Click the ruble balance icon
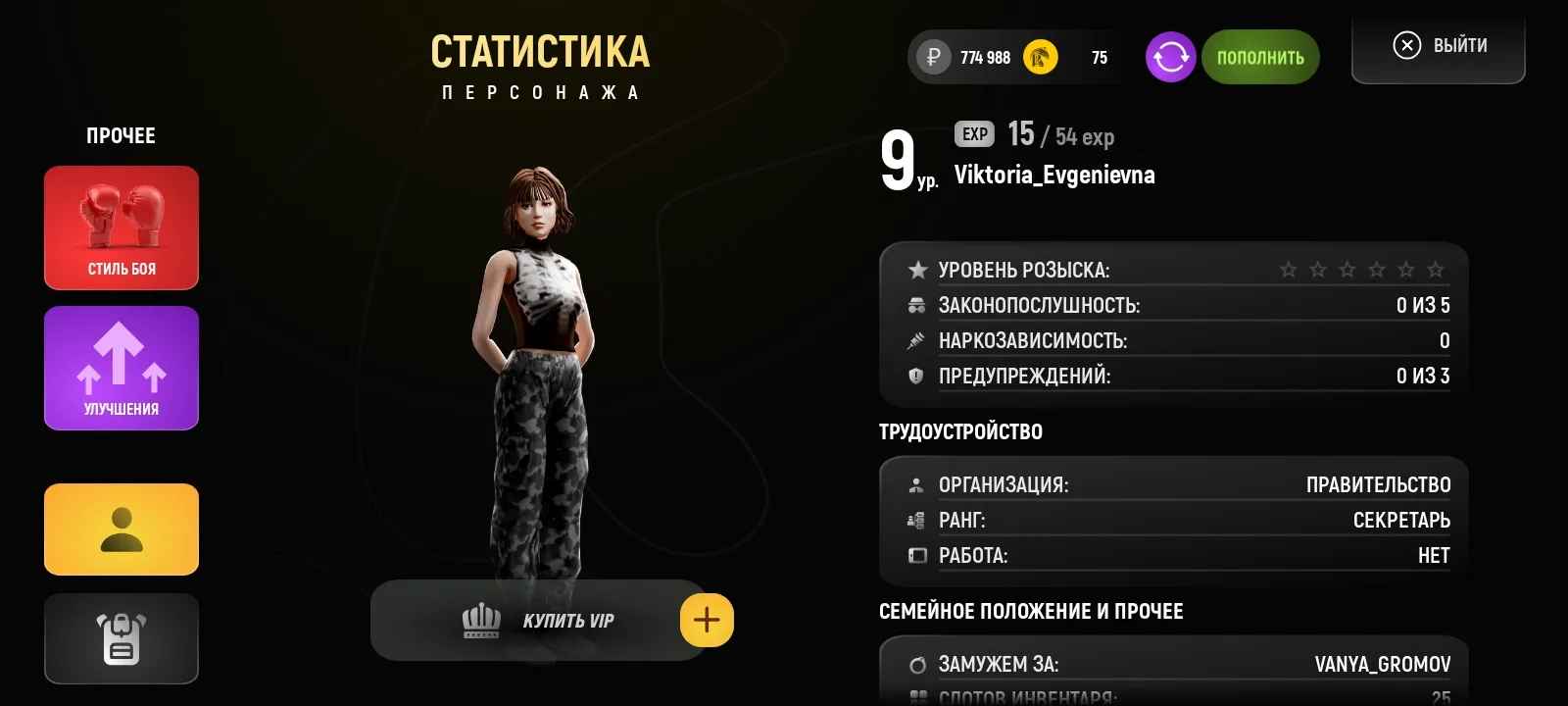The image size is (1568, 706). [934, 58]
